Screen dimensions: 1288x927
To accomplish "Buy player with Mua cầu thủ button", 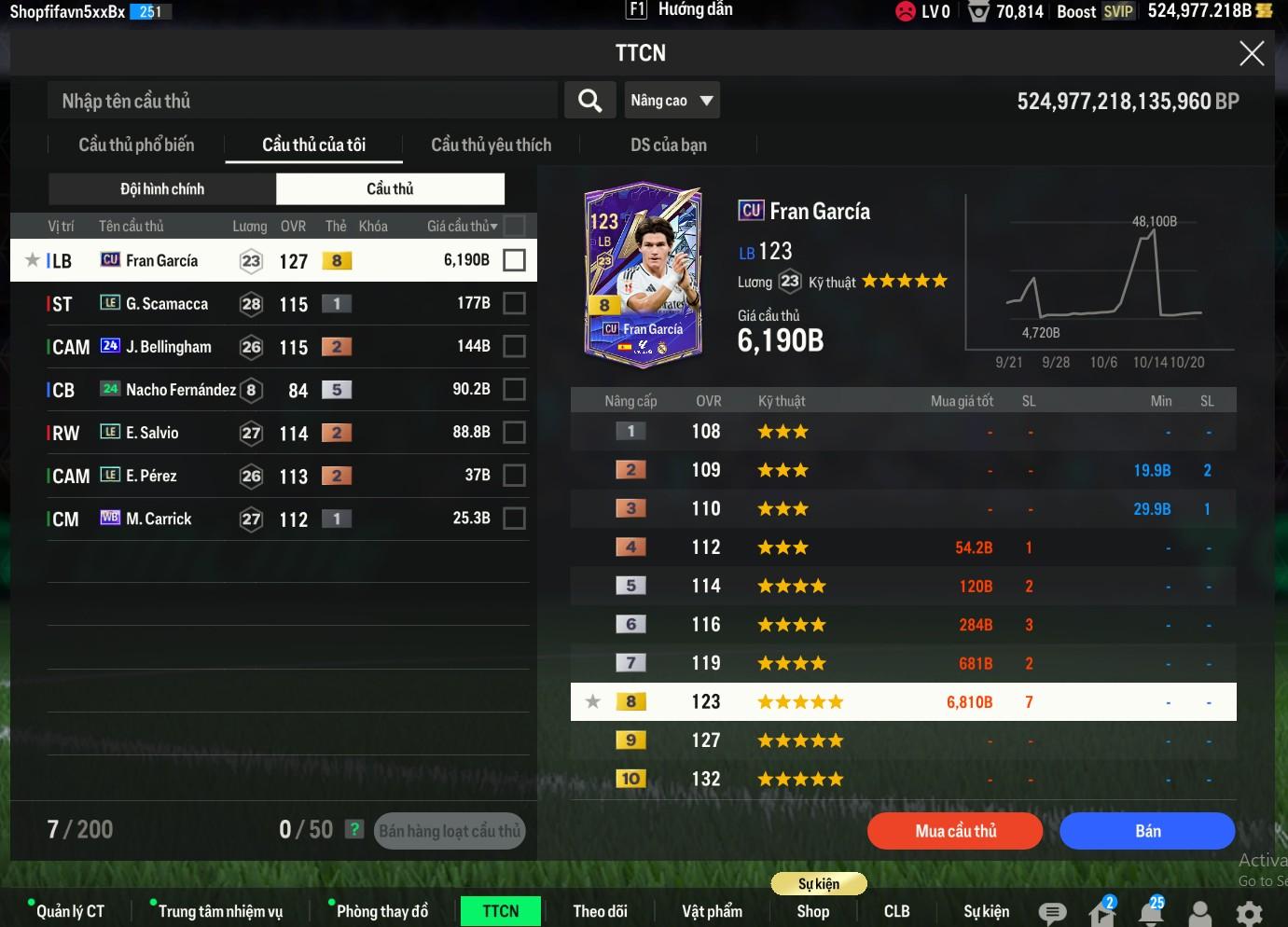I will click(x=955, y=831).
